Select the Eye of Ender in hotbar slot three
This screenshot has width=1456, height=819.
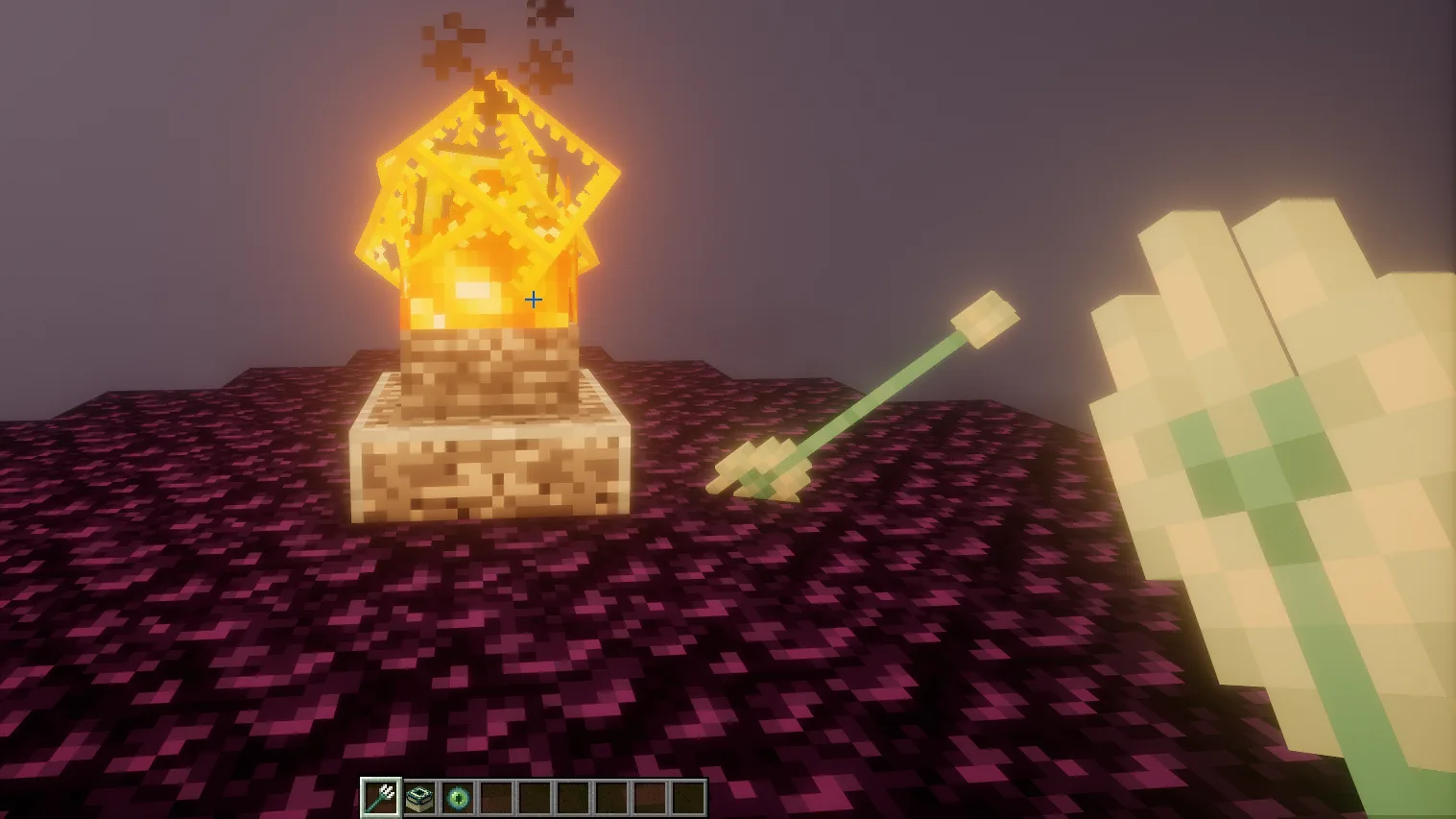[x=458, y=796]
